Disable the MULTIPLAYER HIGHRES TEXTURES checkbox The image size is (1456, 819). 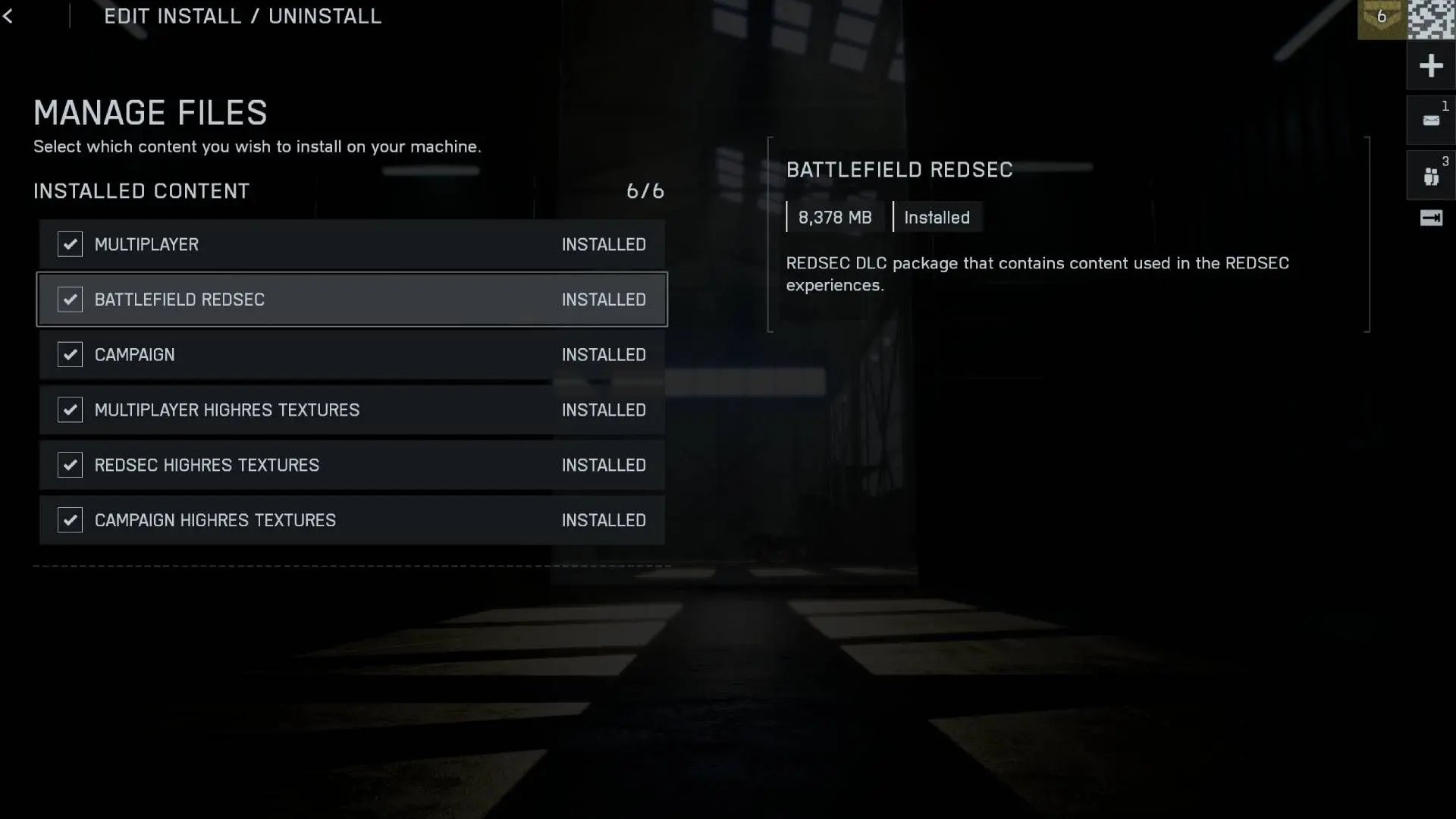70,409
